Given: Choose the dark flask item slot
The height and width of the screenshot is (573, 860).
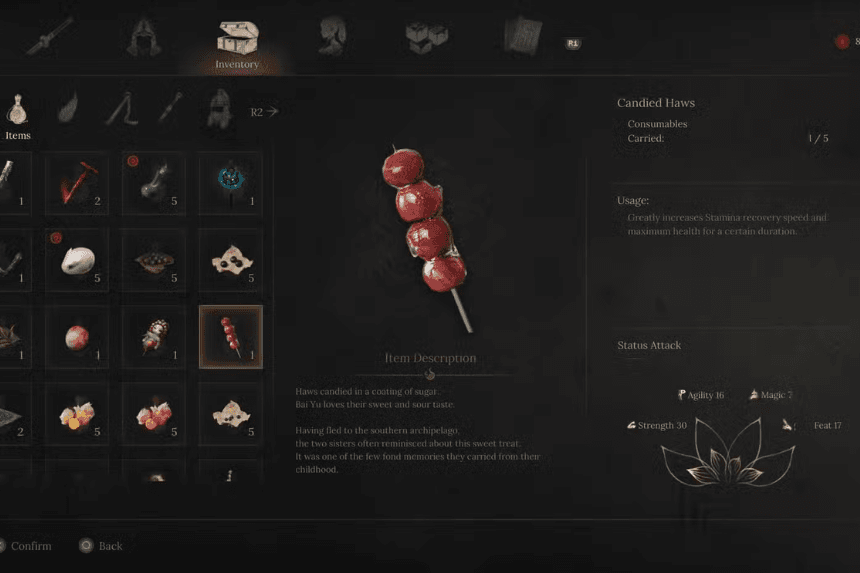Looking at the screenshot, I should 154,183.
